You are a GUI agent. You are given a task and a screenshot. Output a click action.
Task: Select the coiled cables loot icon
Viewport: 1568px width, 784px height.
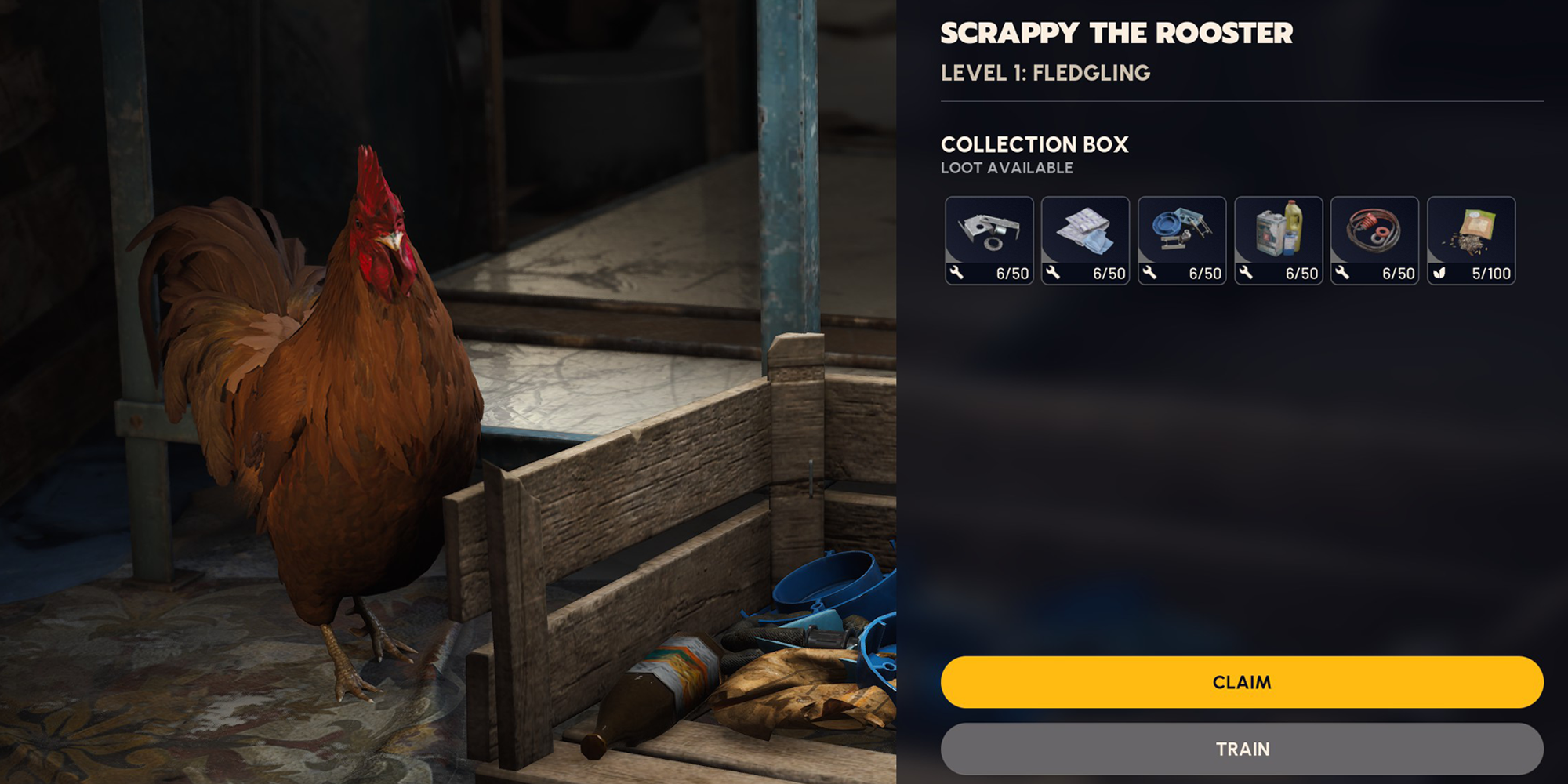click(x=1375, y=231)
